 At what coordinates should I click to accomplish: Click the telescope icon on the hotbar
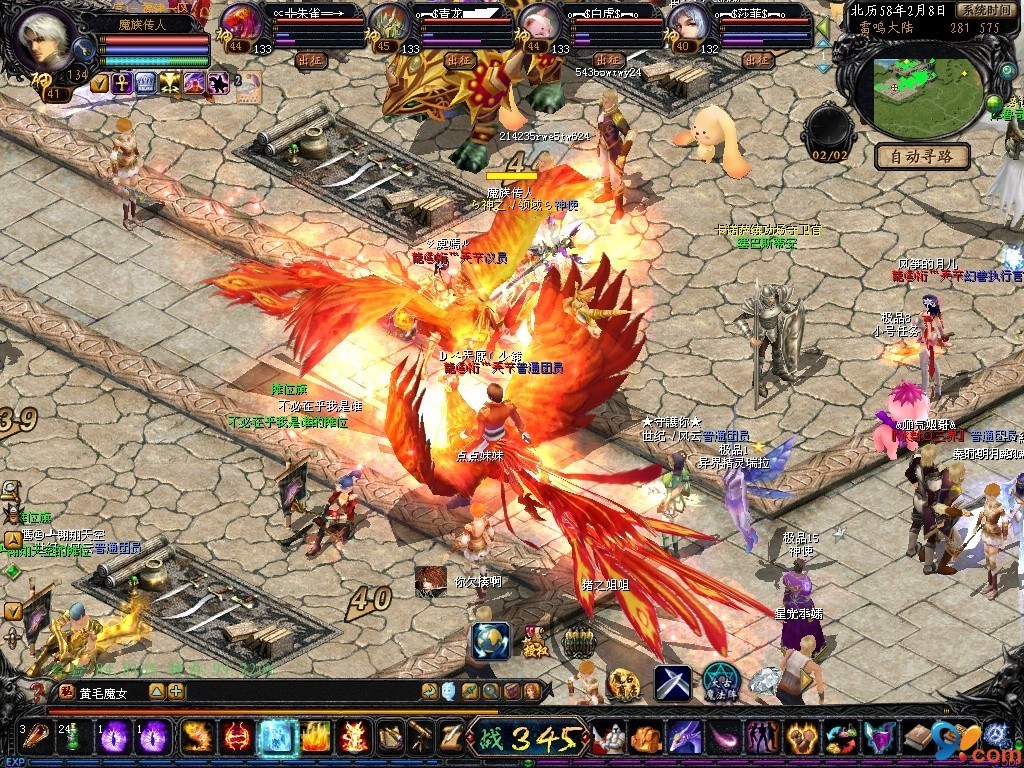point(421,738)
